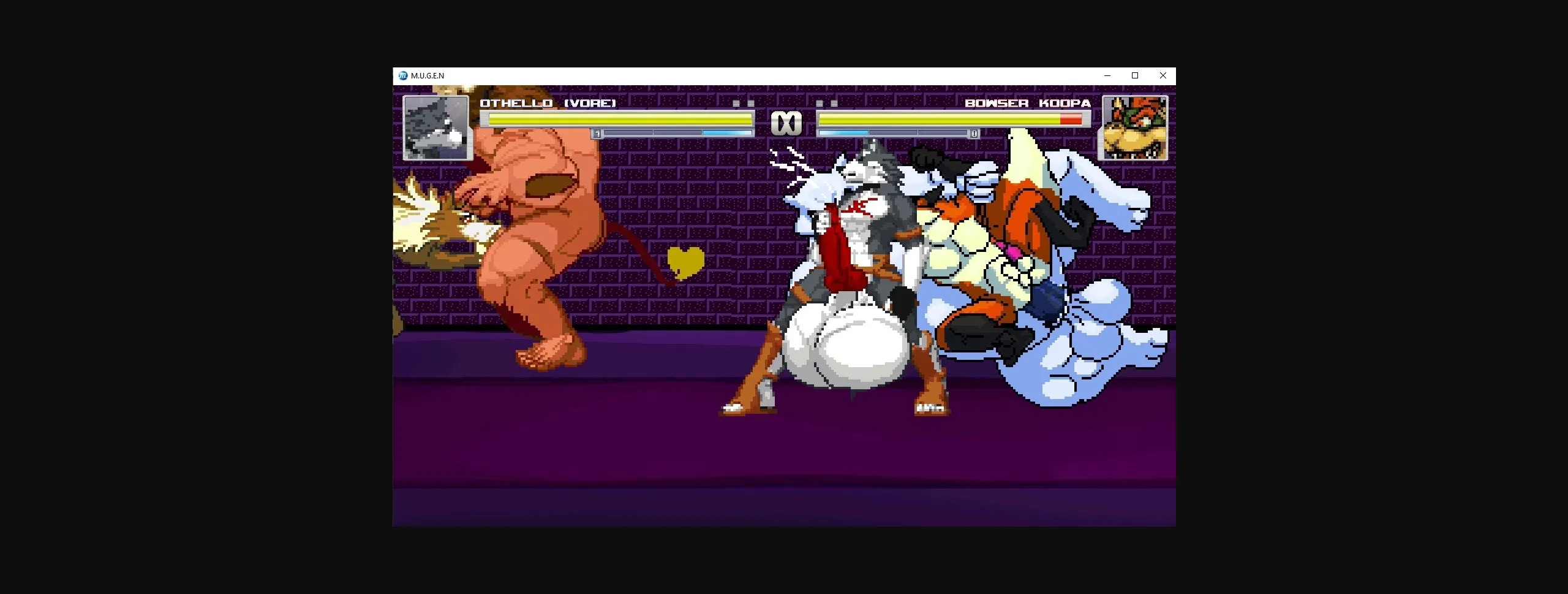This screenshot has height=594, width=1568.
Task: Select Othello's wolf portrait on the left
Action: pos(437,128)
